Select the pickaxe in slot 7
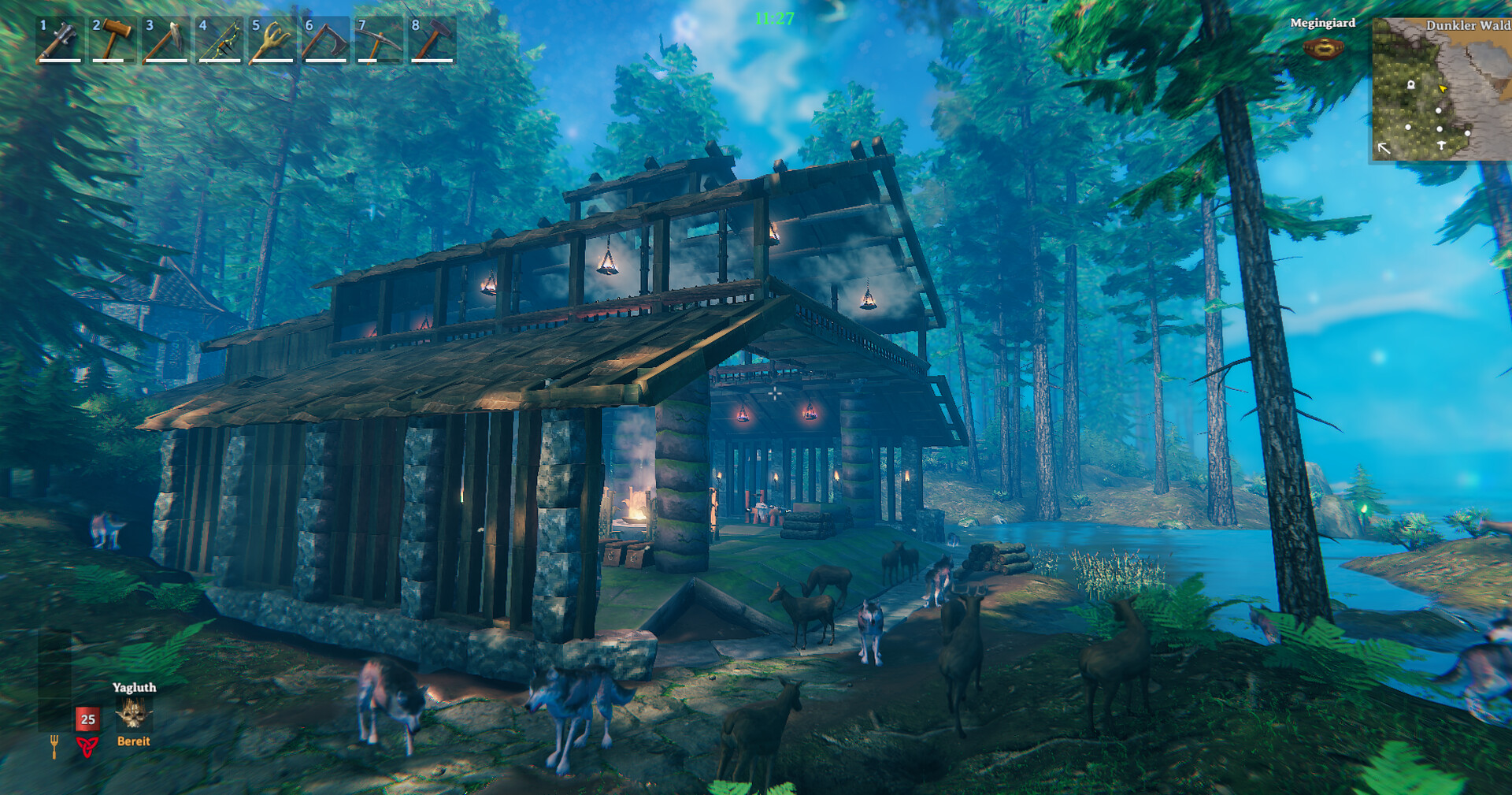 (x=379, y=39)
